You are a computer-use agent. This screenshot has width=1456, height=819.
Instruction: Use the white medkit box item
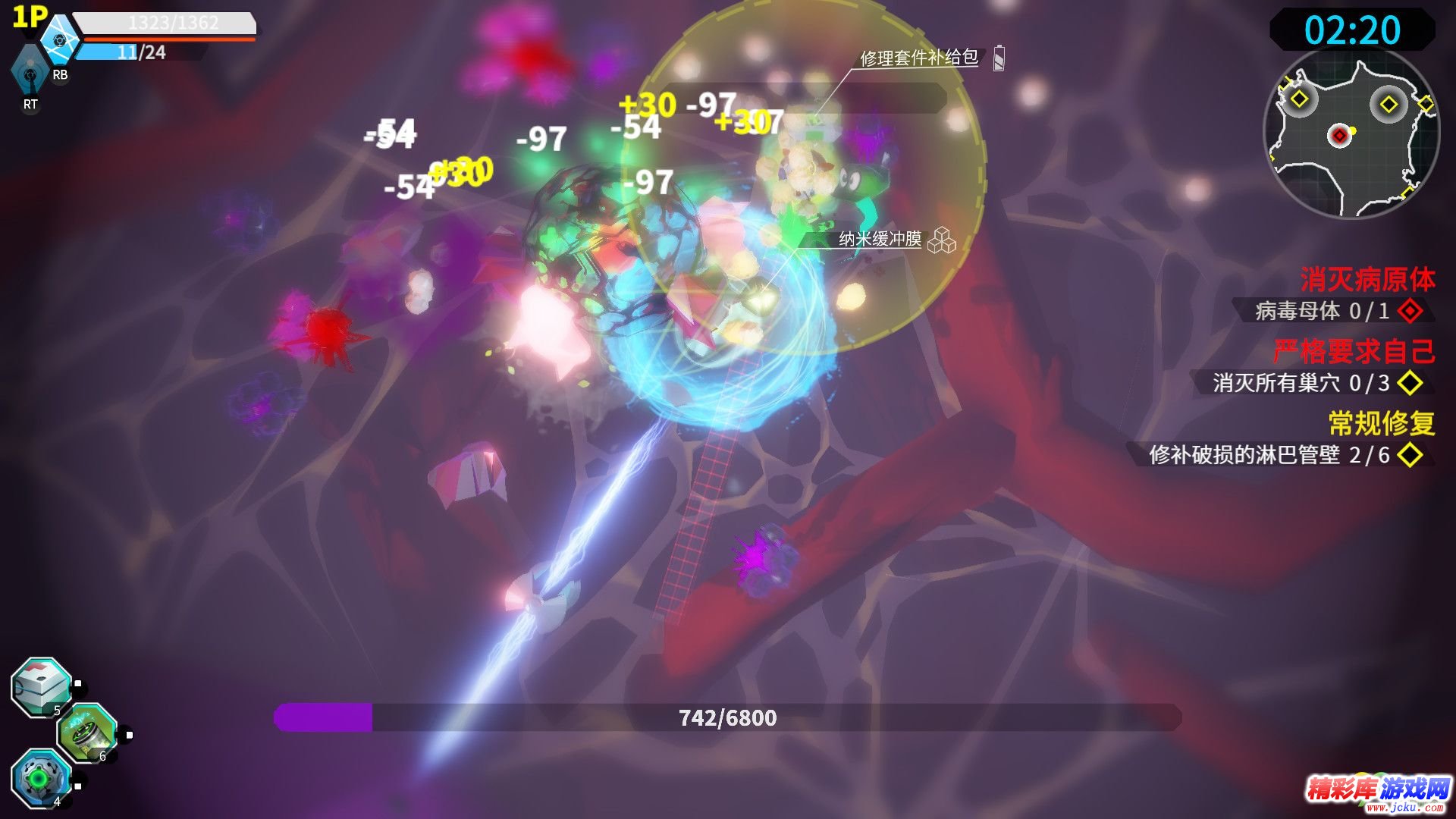pos(42,687)
